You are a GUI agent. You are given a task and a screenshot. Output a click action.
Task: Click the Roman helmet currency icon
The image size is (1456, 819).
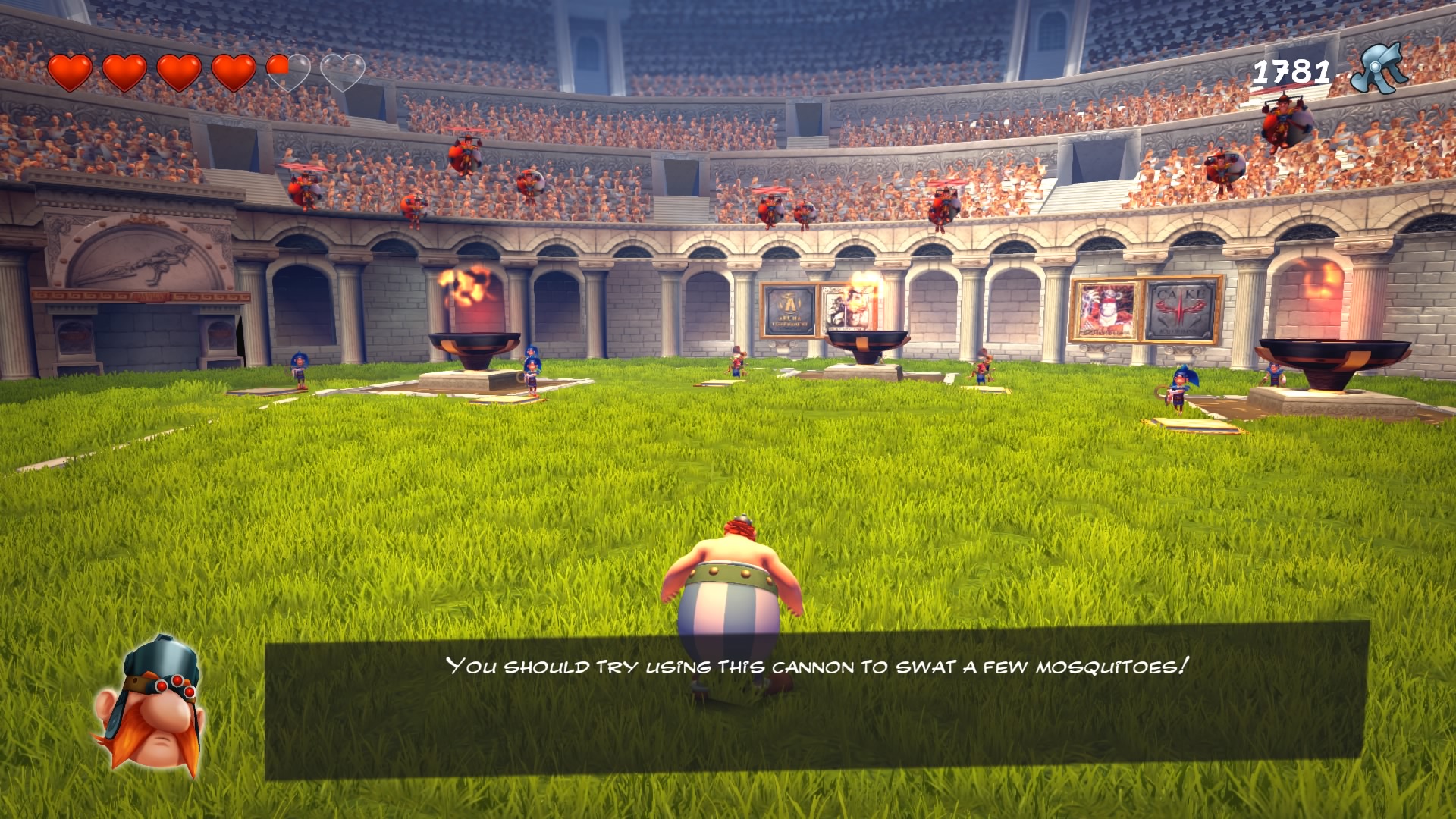[1380, 69]
